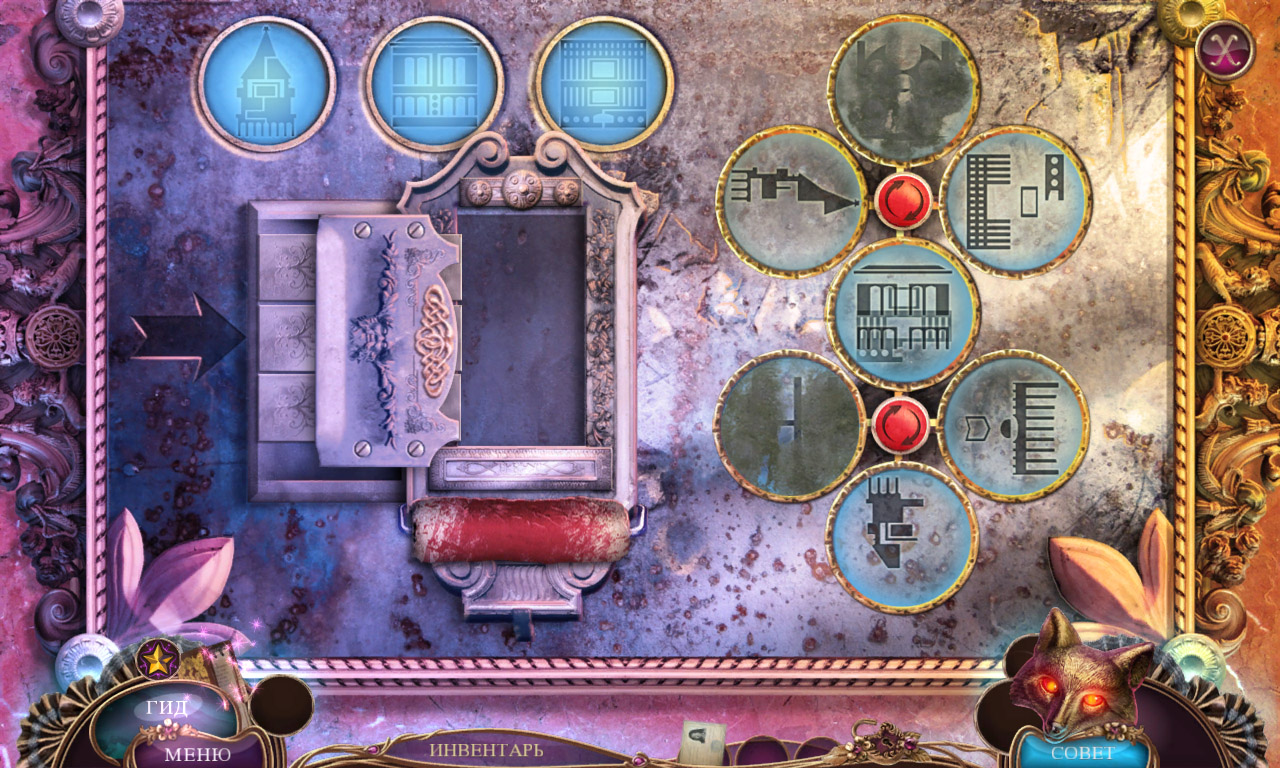This screenshot has height=768, width=1280.
Task: Pick the bottommost blue puzzle disc
Action: (902, 536)
